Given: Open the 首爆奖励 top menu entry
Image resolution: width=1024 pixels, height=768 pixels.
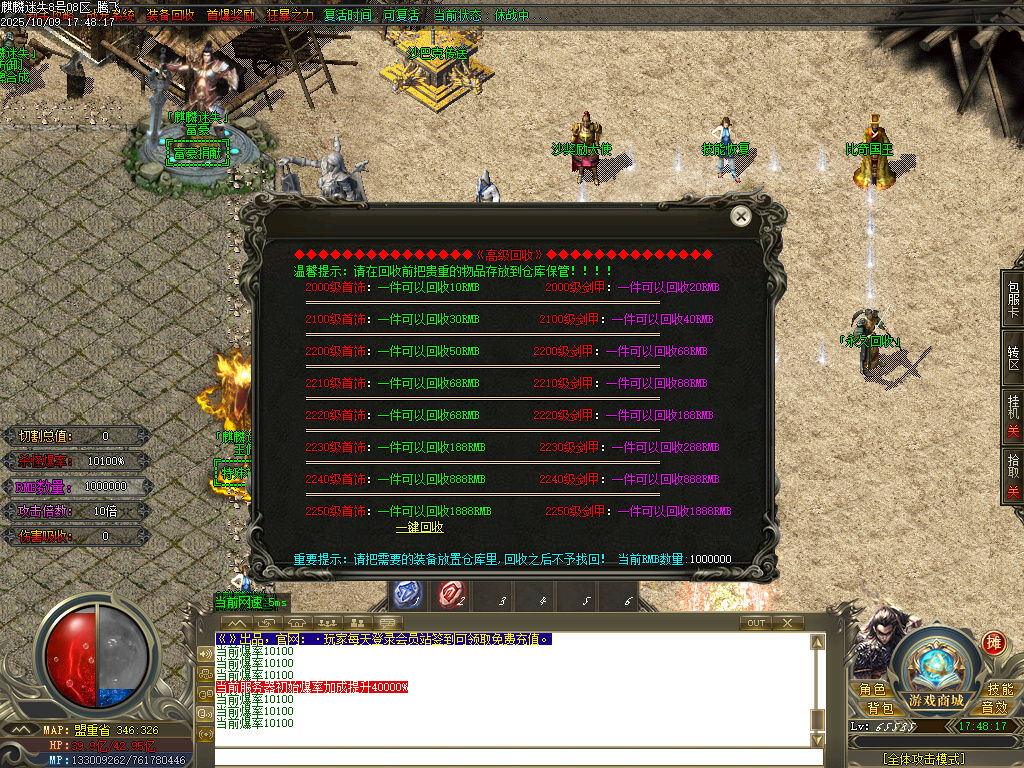Looking at the screenshot, I should (x=230, y=16).
